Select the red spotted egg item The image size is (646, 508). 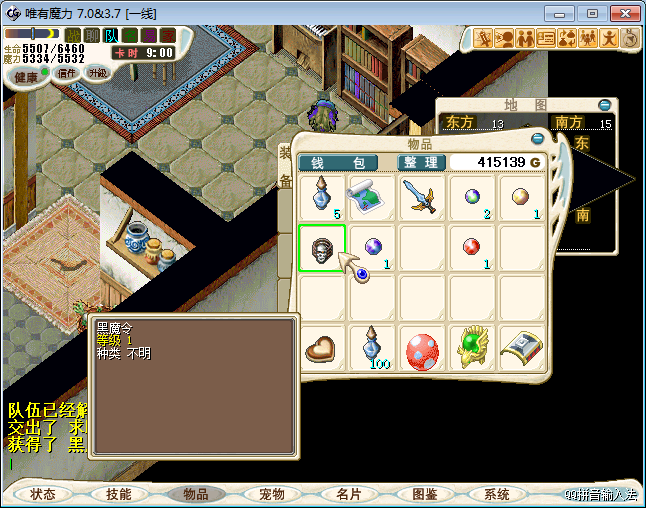click(422, 350)
